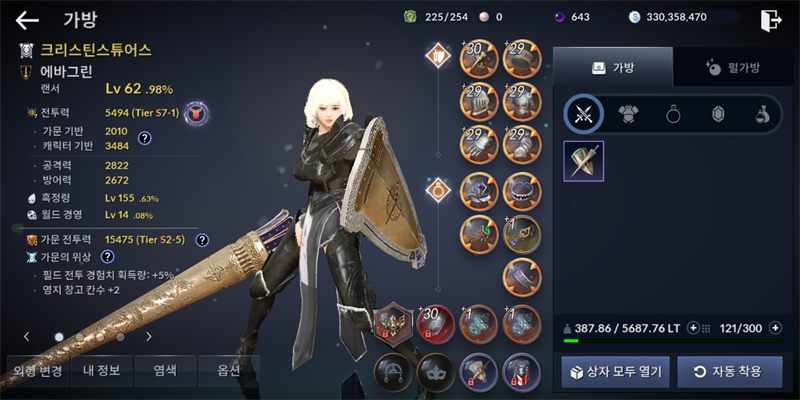Click 상자 모두 열기 button
Viewport: 800px width, 400px height.
tap(615, 371)
